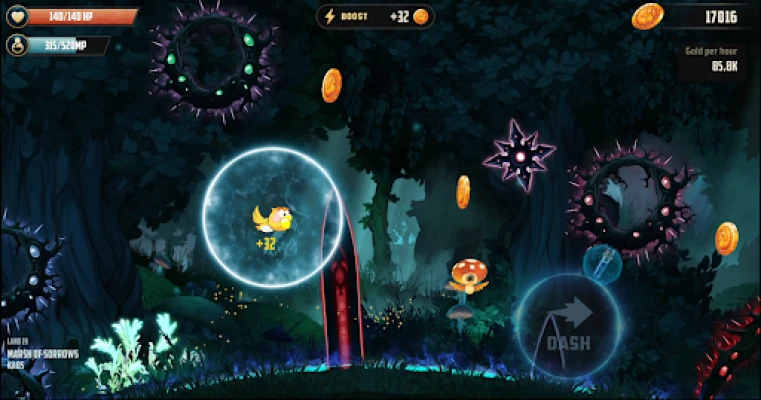Image resolution: width=761 pixels, height=400 pixels.
Task: Activate the DASH ability button
Action: [567, 326]
